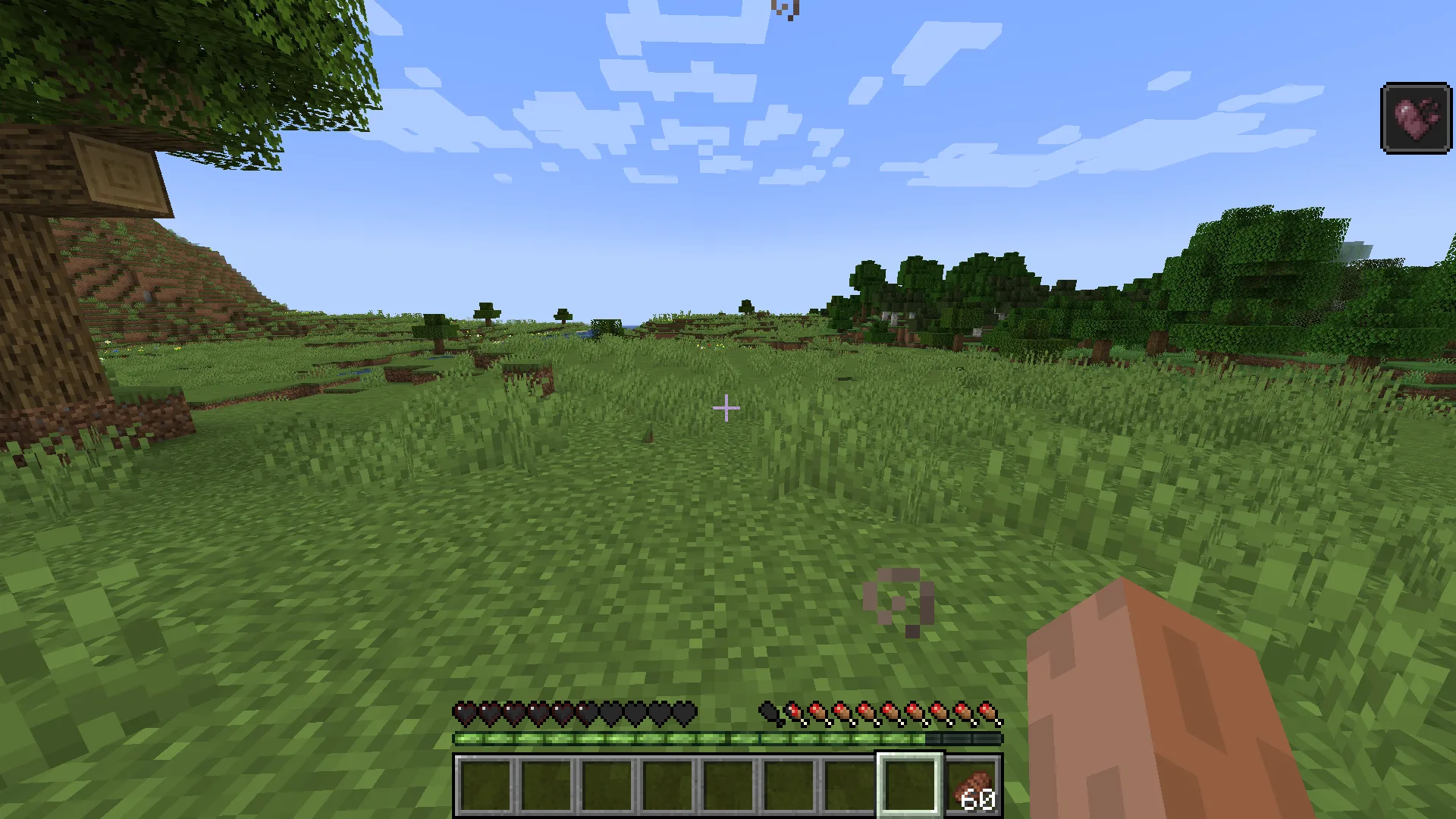Click the crosshair in the center of the screen
This screenshot has width=1456, height=819.
pos(726,408)
